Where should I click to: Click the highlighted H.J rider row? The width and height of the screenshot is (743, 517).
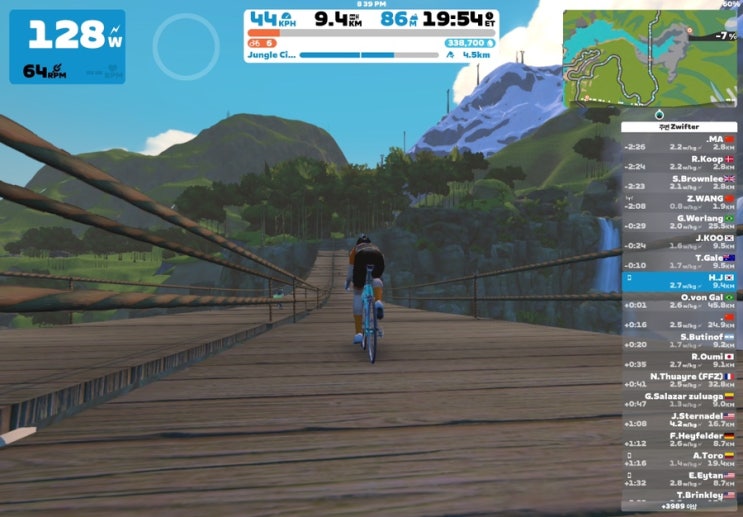point(680,281)
